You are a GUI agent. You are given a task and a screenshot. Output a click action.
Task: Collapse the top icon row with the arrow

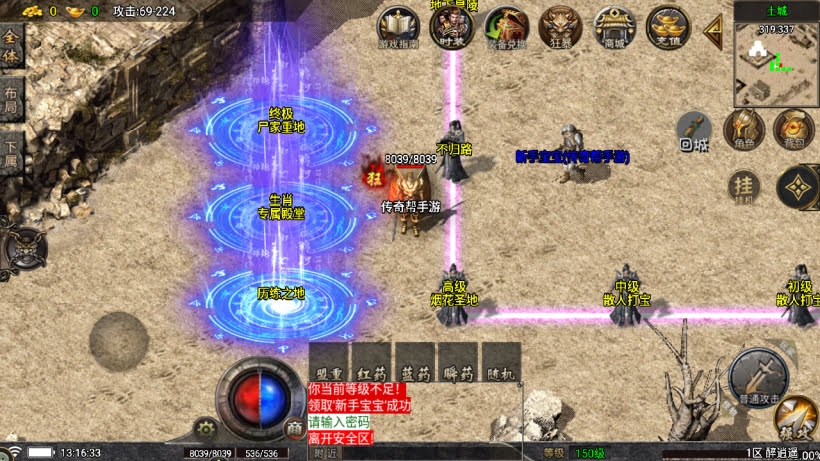[x=714, y=28]
